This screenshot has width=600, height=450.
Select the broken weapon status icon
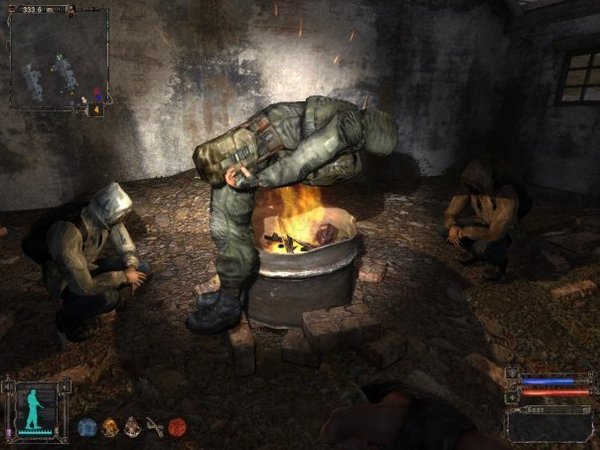pos(154,427)
